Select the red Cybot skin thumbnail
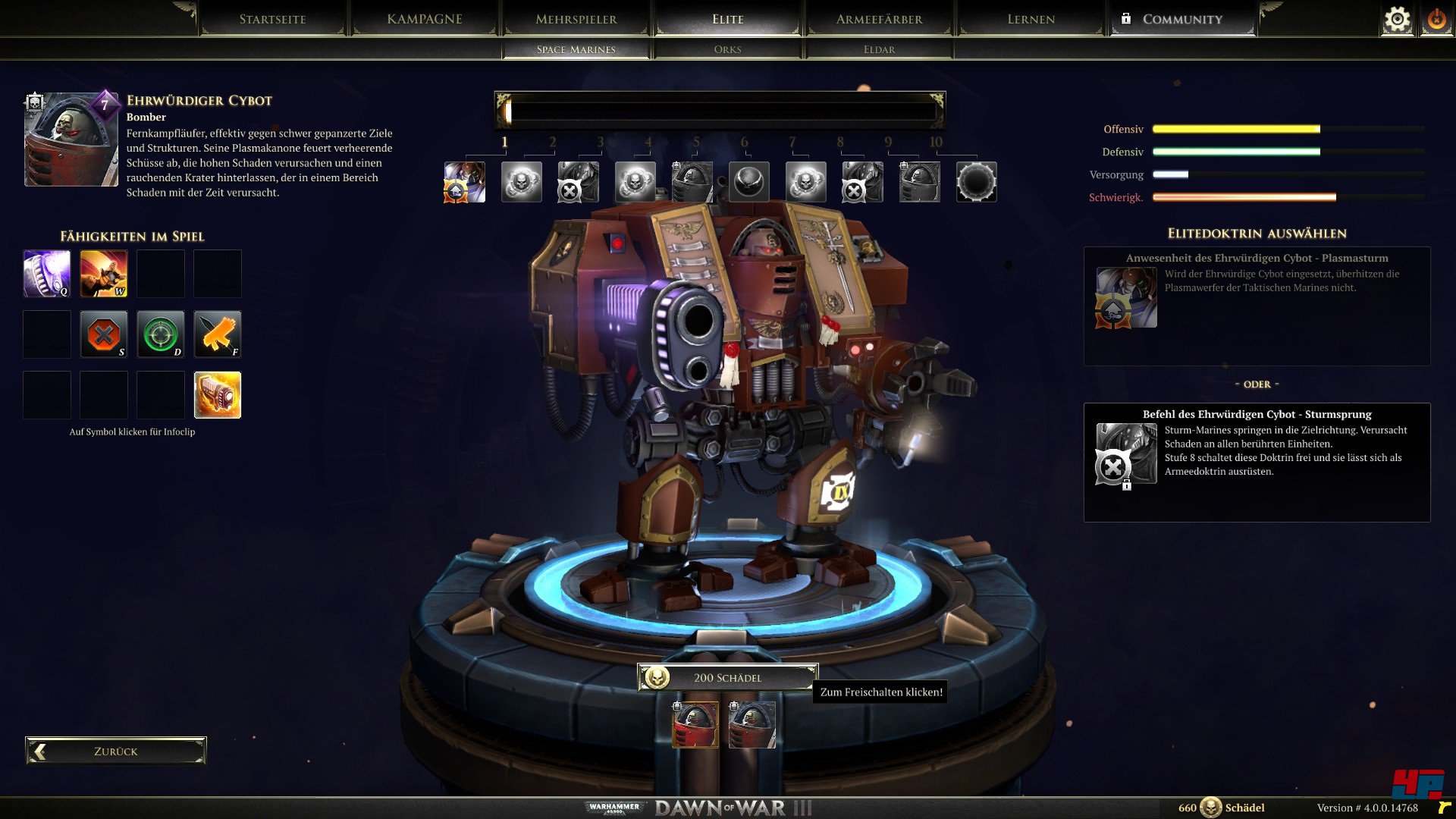 [695, 725]
